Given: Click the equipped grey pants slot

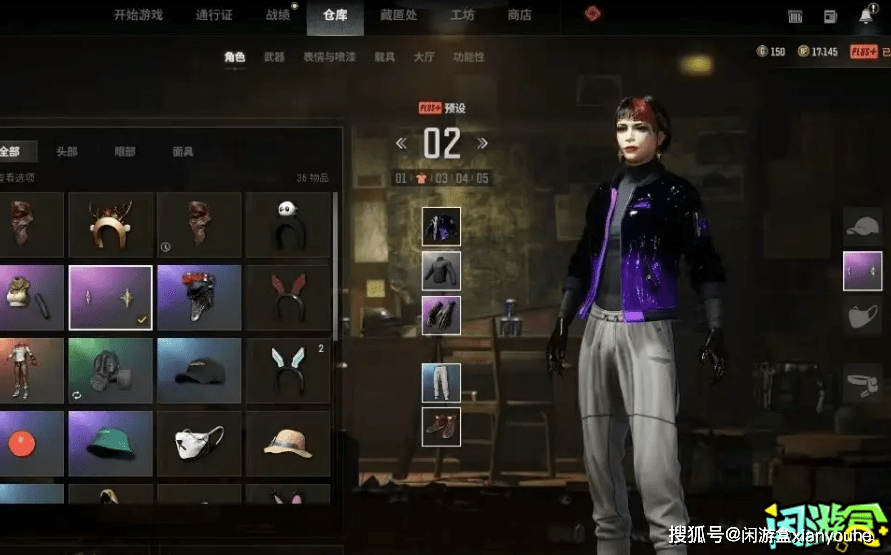Looking at the screenshot, I should (x=441, y=383).
